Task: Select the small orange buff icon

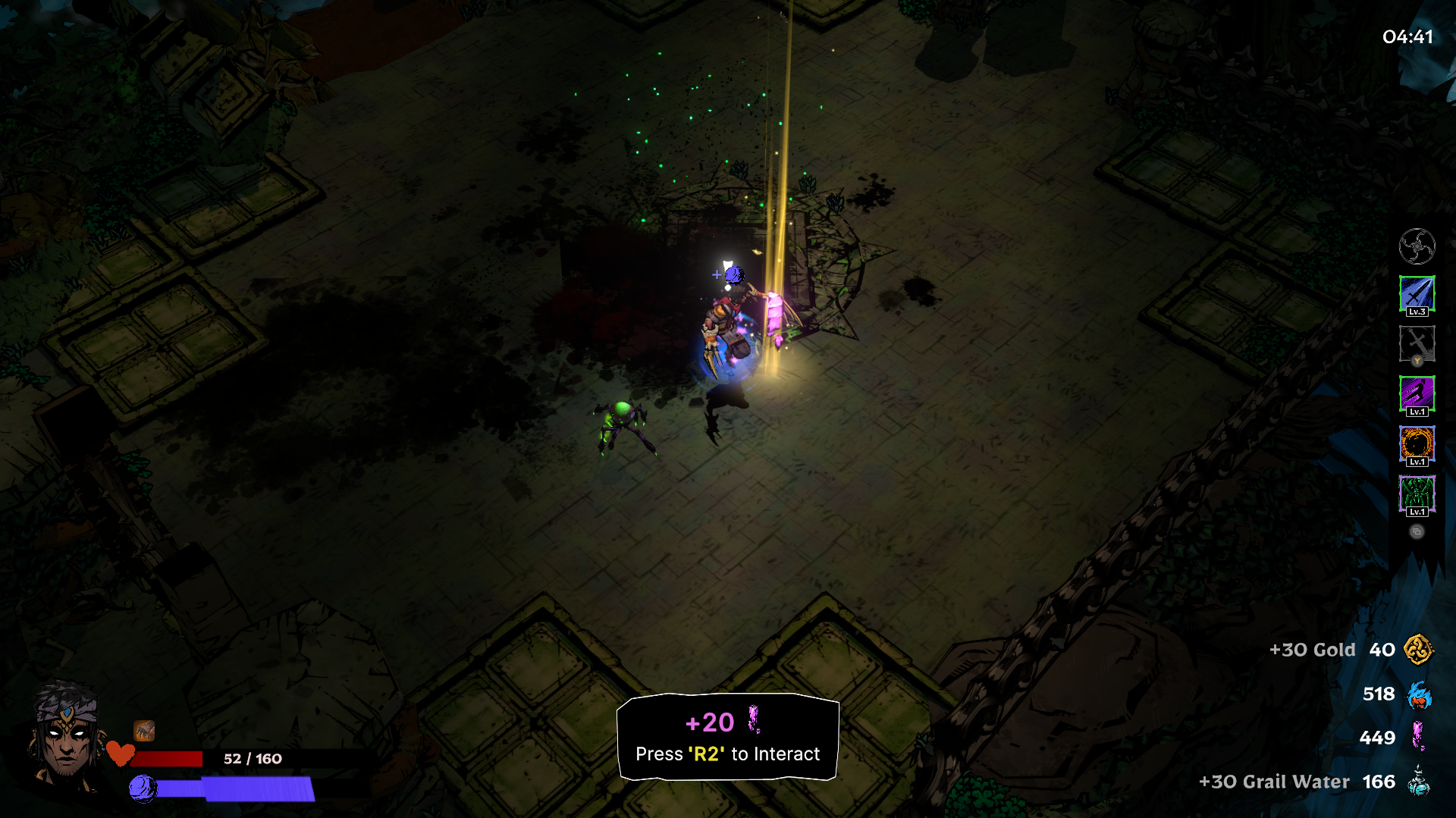Action: (x=144, y=731)
